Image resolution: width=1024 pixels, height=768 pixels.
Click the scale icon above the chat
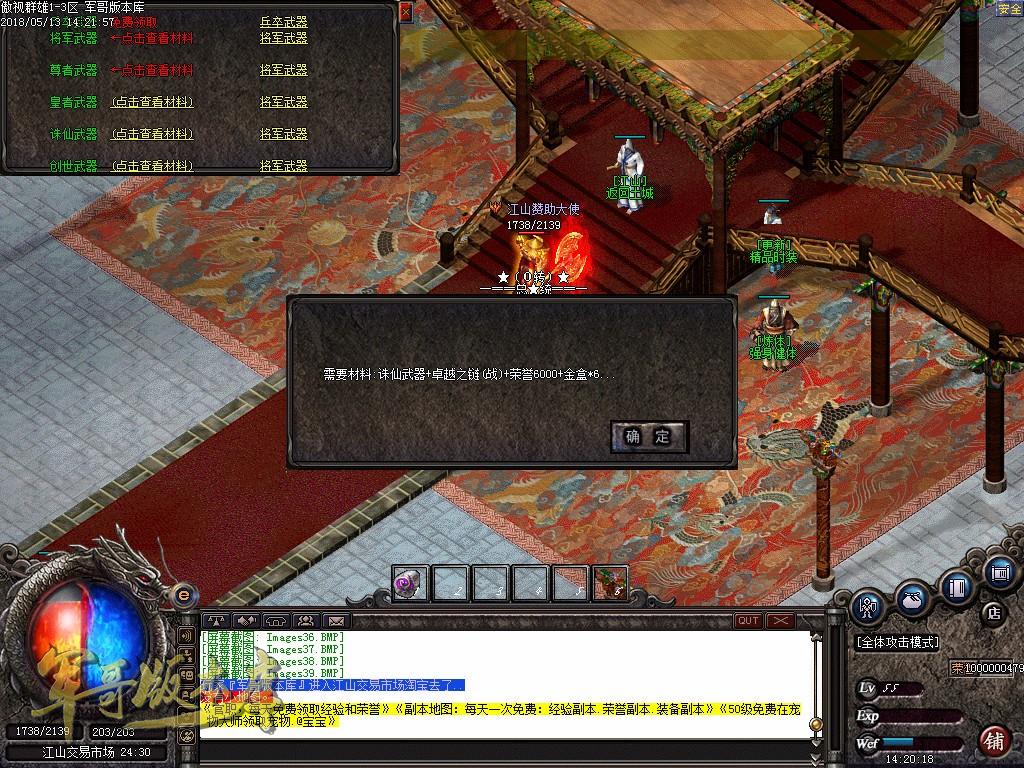click(x=215, y=621)
